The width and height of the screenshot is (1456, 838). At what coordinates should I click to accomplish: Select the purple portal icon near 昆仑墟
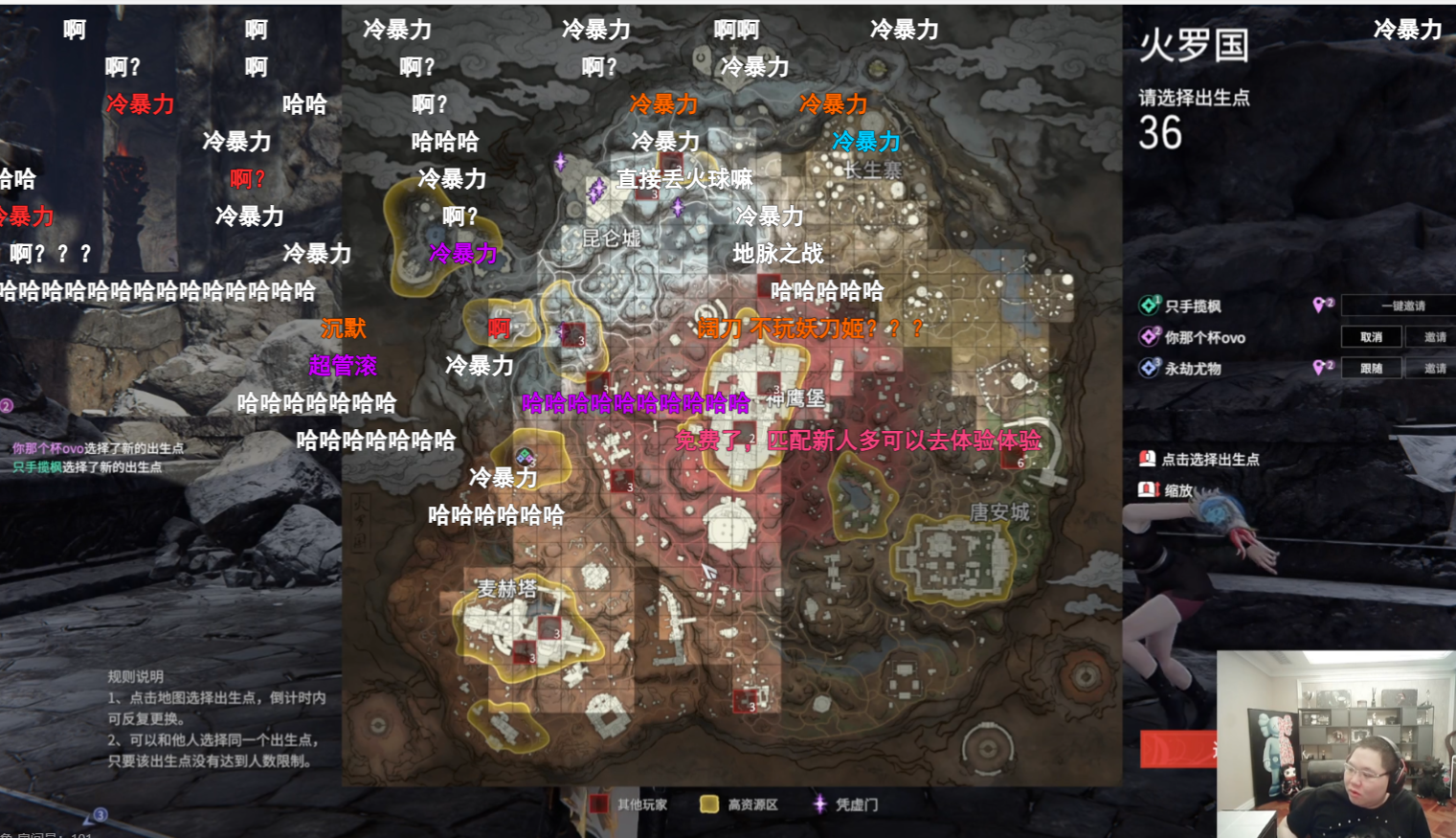(594, 192)
